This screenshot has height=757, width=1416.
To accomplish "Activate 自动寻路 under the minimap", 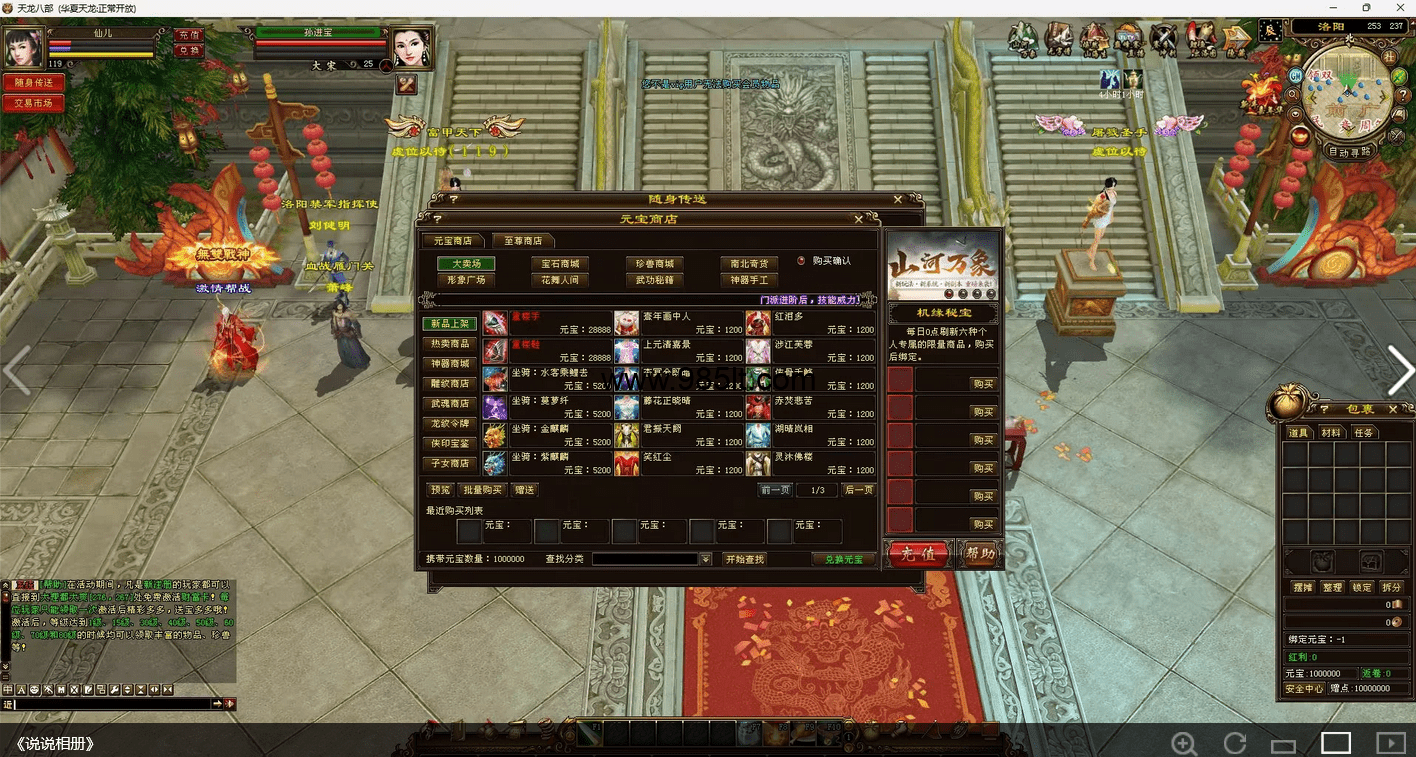I will 1351,152.
